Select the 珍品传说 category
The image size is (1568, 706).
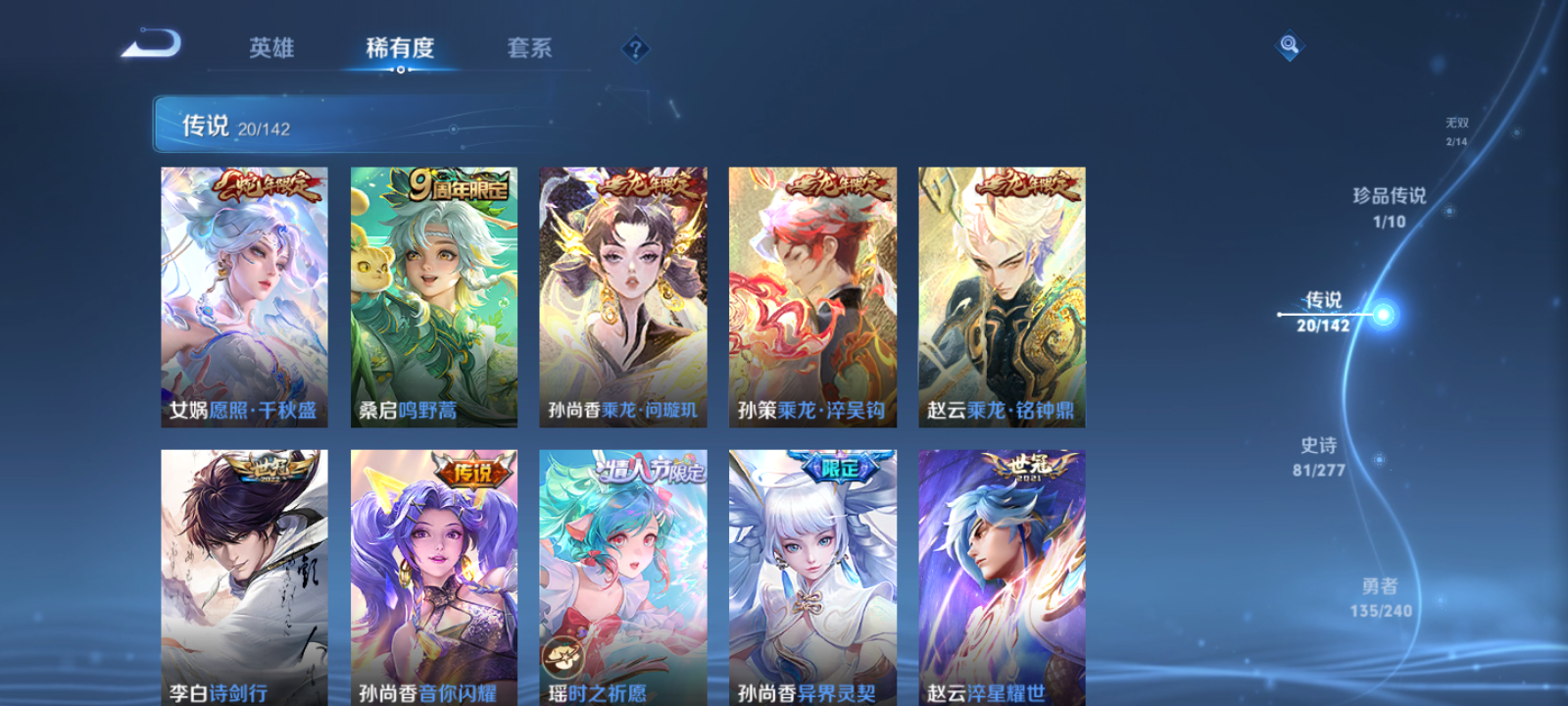[x=1388, y=208]
